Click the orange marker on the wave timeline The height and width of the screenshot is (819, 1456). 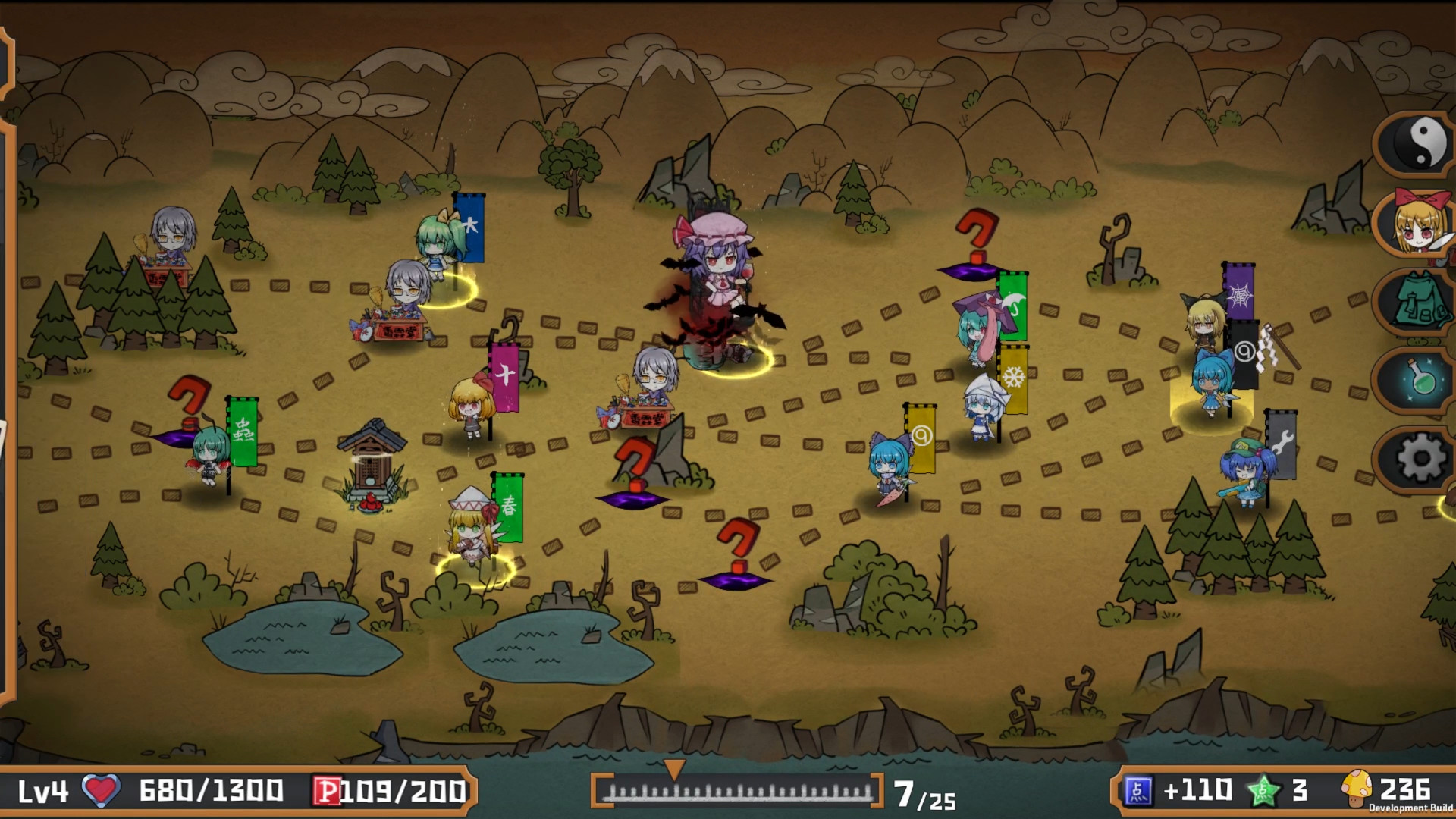[675, 768]
